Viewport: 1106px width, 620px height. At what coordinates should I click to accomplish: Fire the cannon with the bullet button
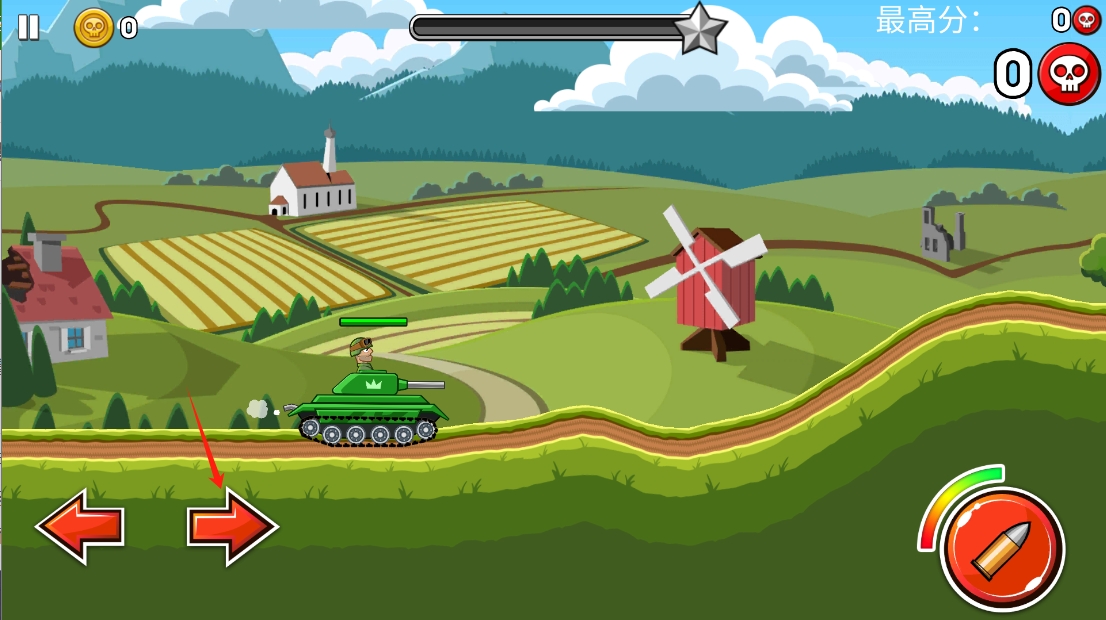(1001, 549)
